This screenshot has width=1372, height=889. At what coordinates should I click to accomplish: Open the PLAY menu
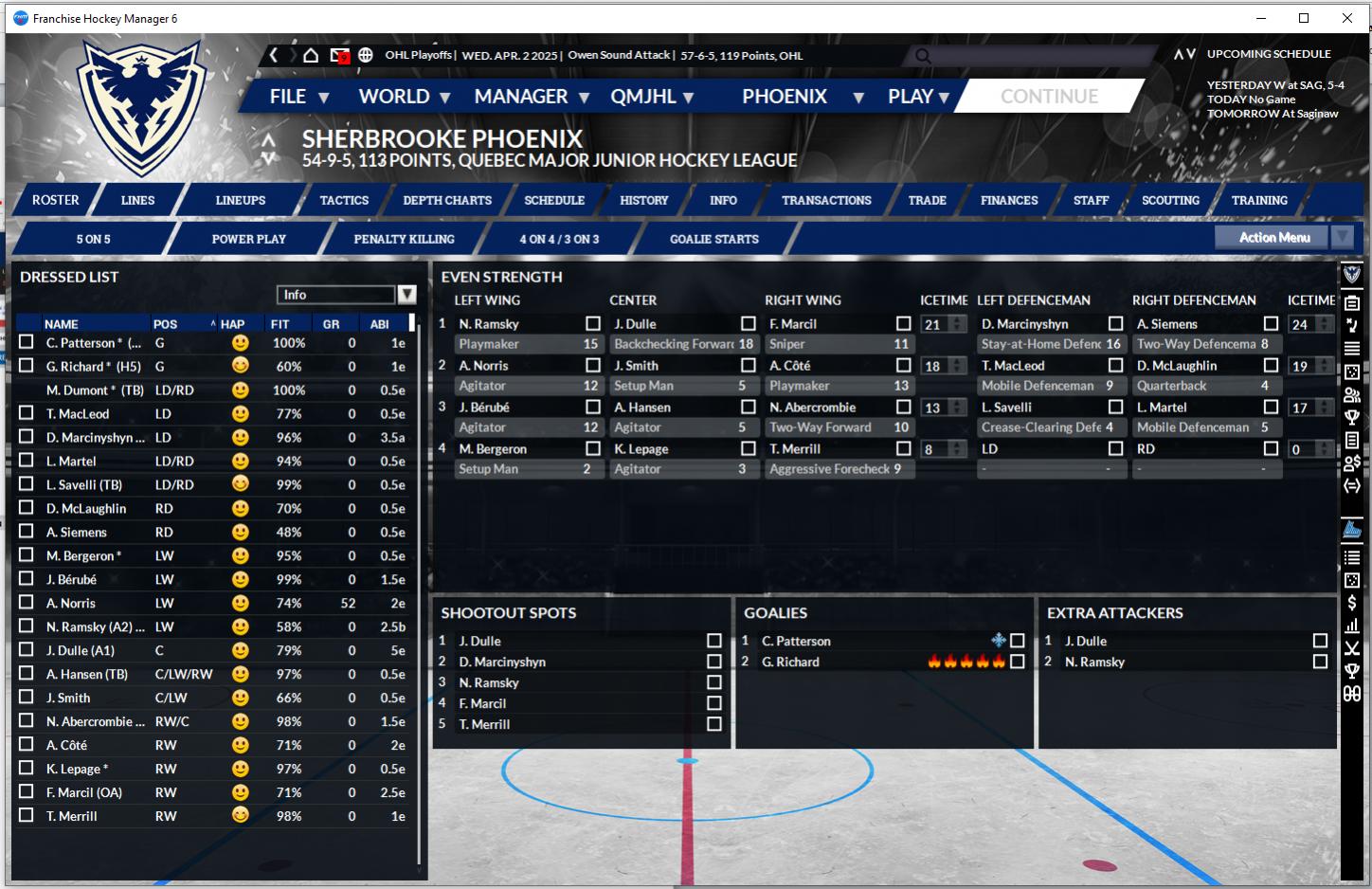pyautogui.click(x=917, y=97)
